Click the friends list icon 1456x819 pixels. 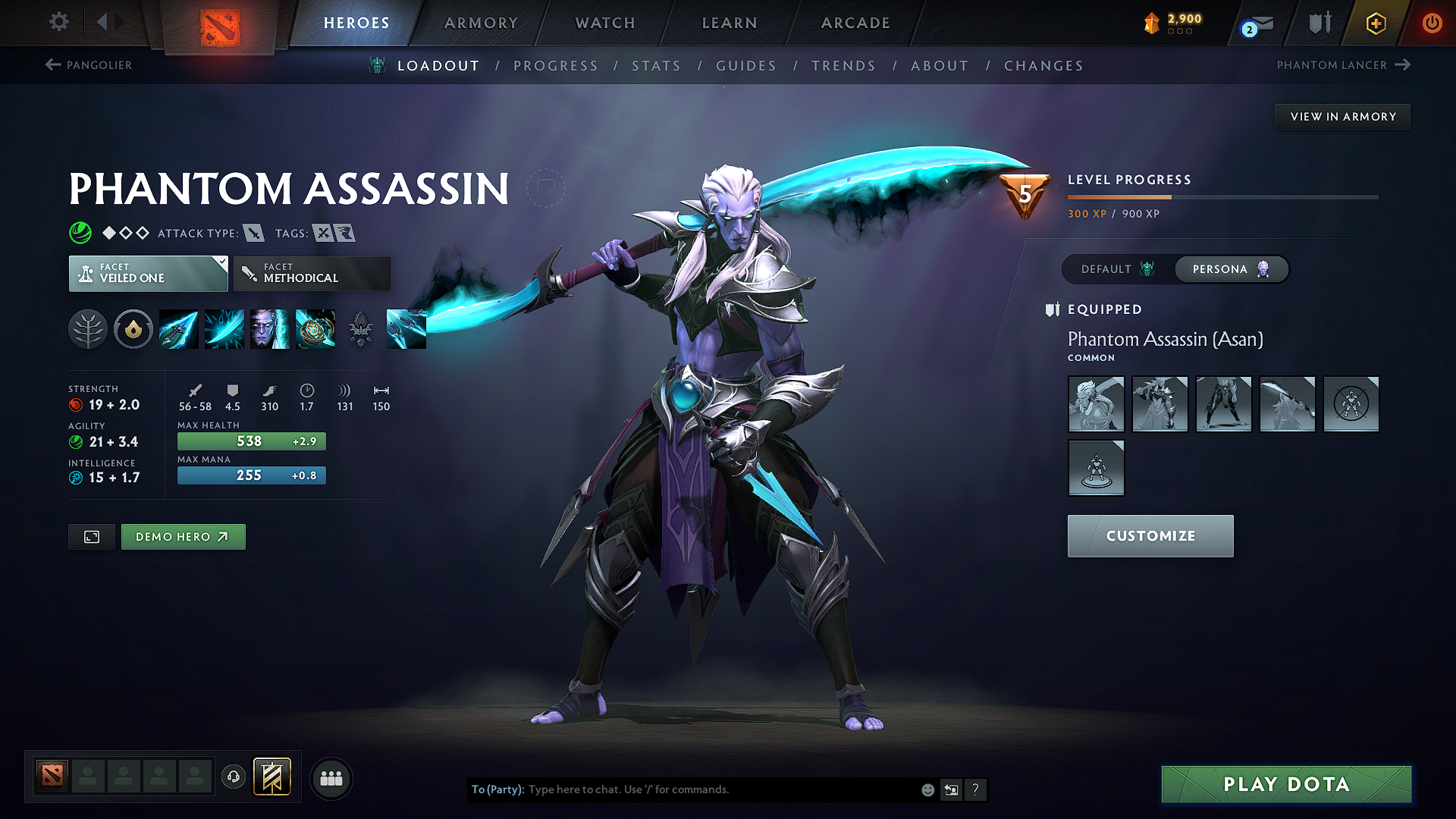[x=331, y=777]
